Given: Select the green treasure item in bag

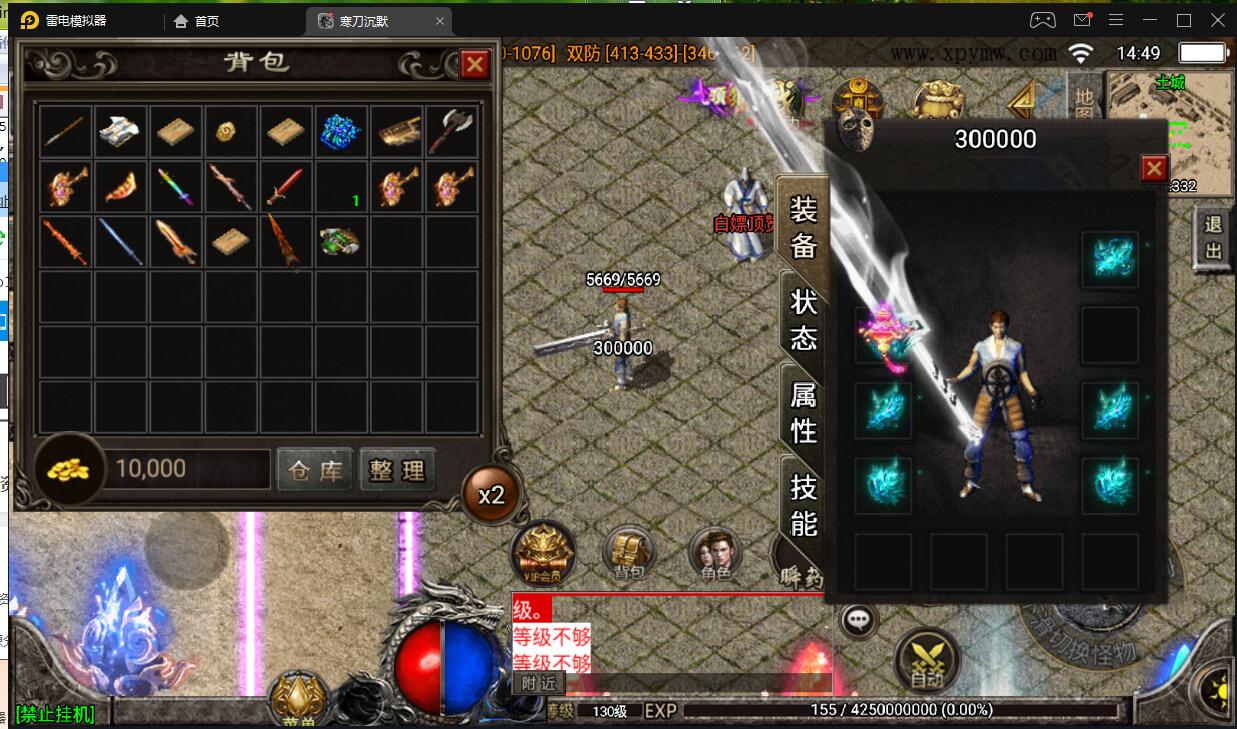Looking at the screenshot, I should 341,242.
